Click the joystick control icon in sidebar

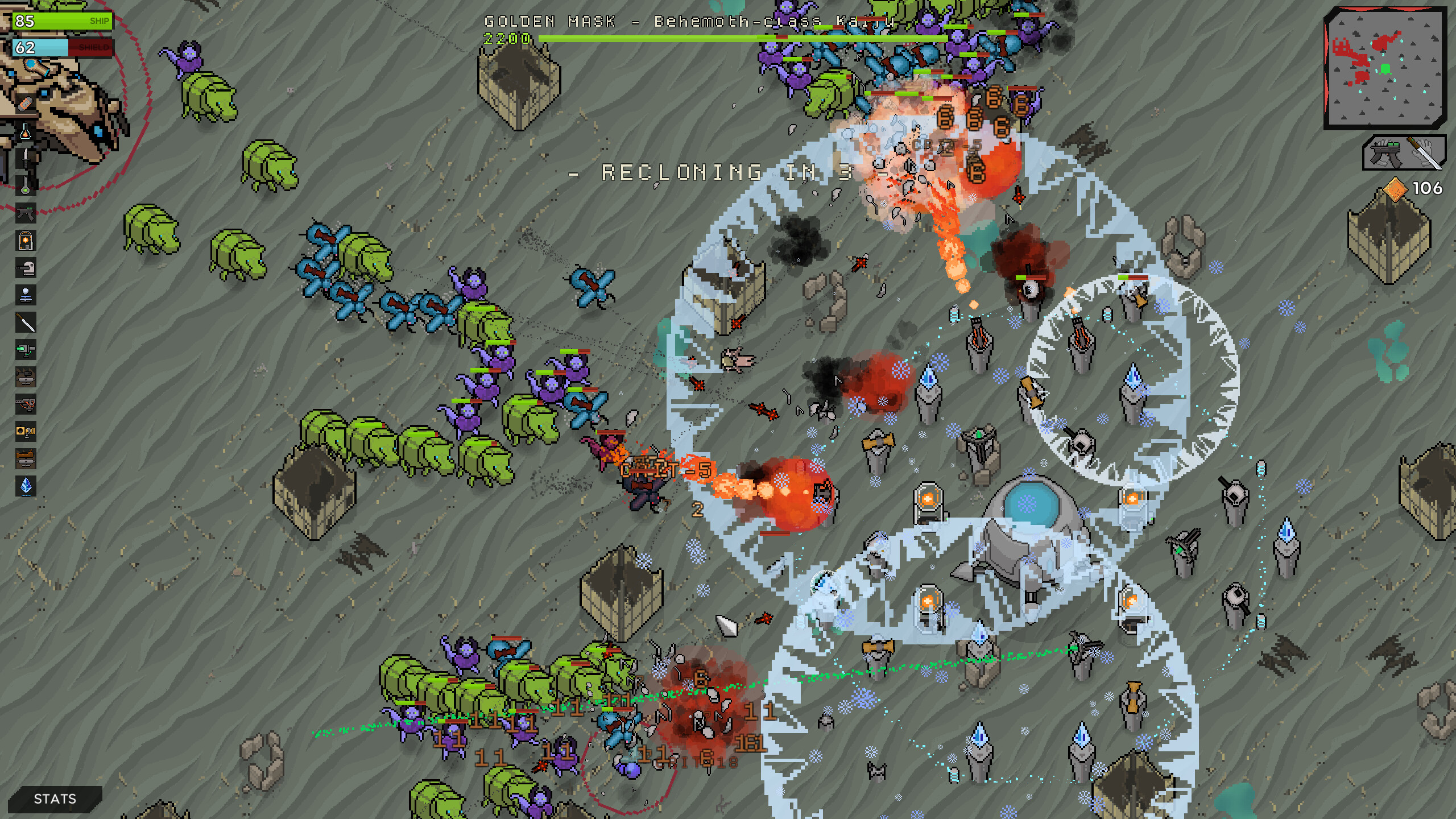click(26, 295)
